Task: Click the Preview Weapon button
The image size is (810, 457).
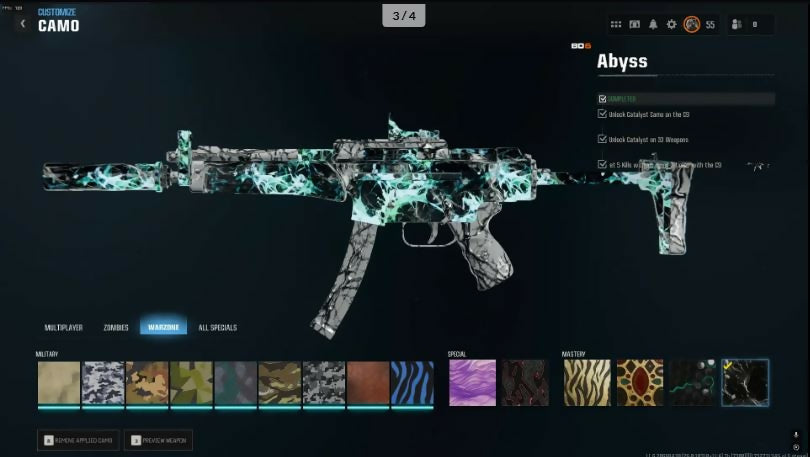Action: coord(158,440)
